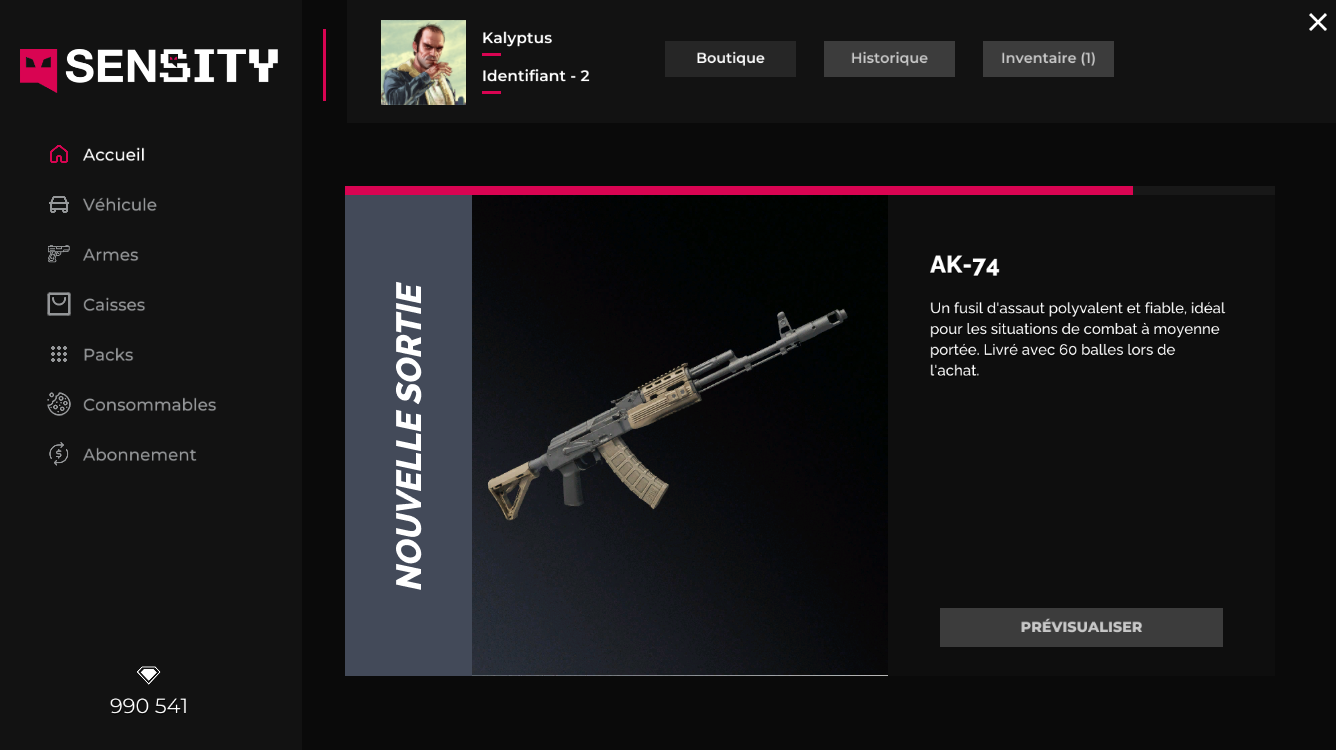Close the shop with the X button

pyautogui.click(x=1318, y=22)
